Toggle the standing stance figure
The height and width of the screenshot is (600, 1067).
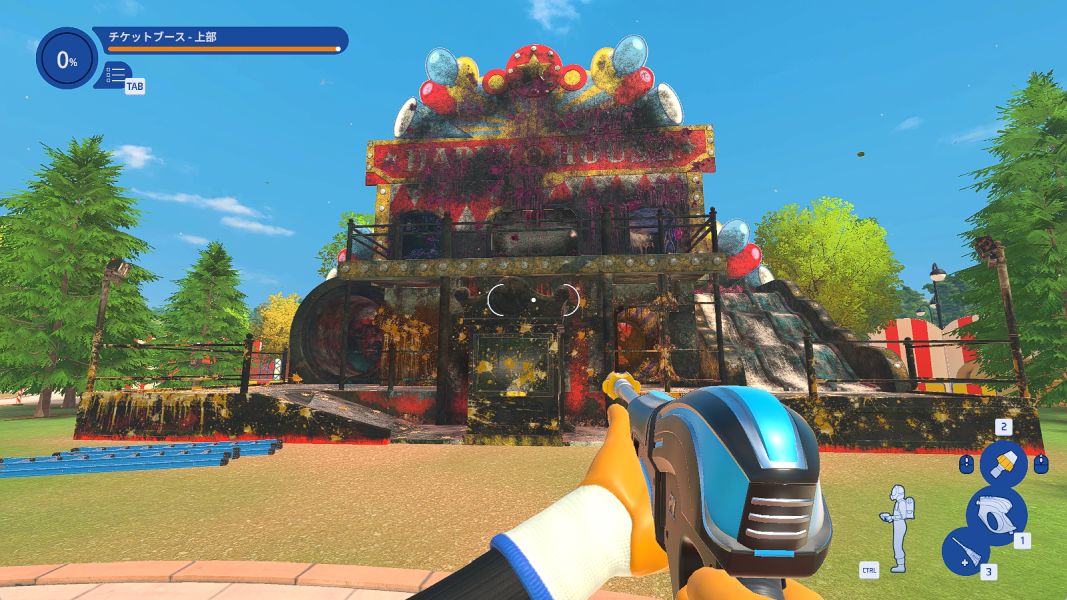(898, 528)
